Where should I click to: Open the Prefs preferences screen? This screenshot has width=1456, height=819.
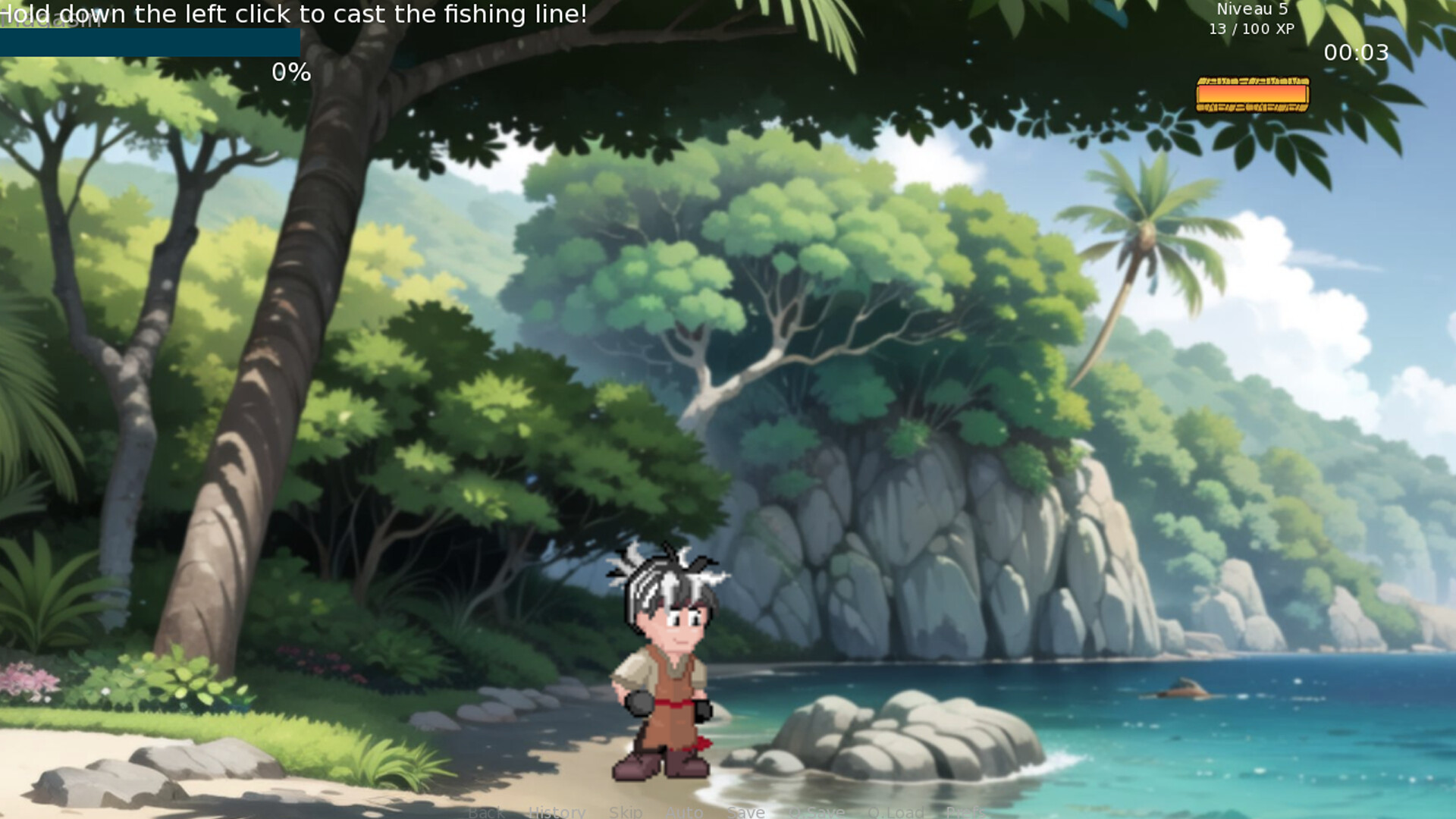tap(965, 813)
